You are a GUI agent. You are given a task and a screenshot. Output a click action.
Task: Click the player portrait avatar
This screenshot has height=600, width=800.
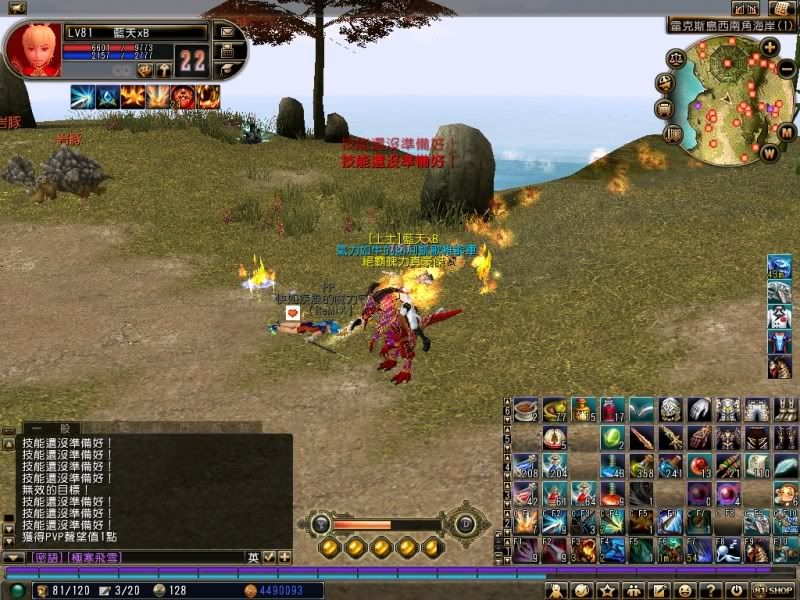pos(32,49)
